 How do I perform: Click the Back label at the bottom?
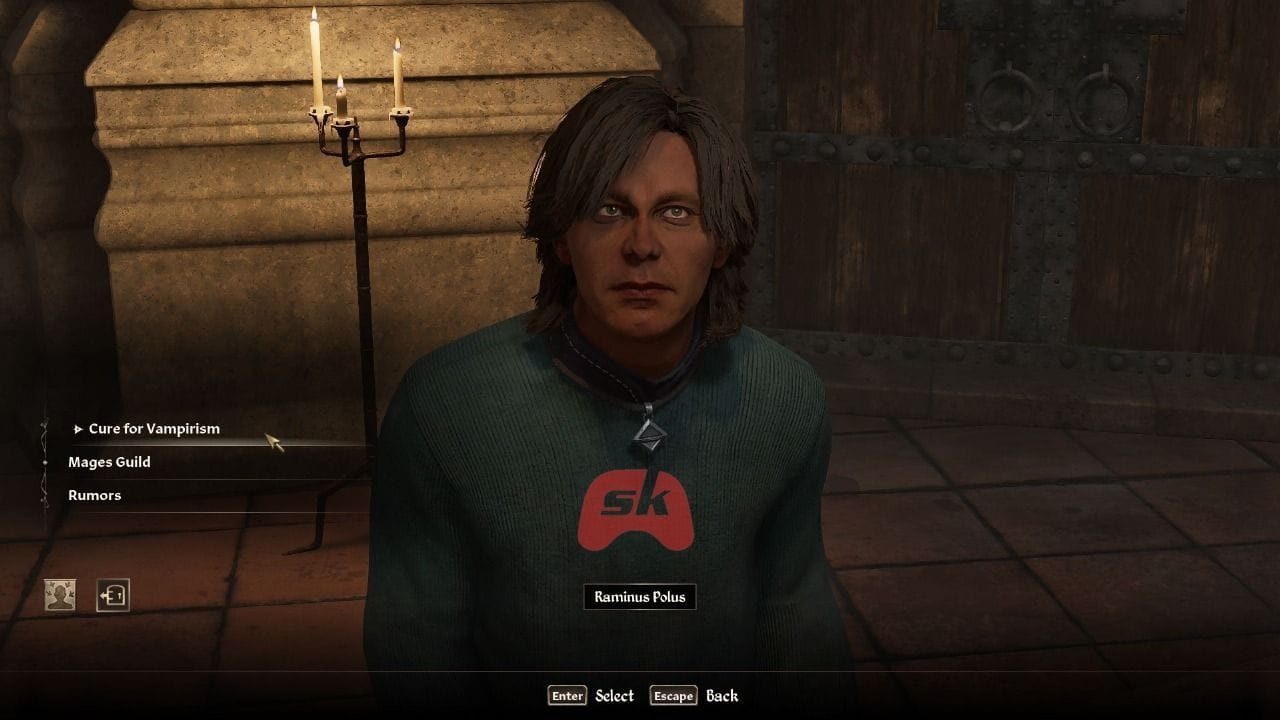(x=723, y=696)
